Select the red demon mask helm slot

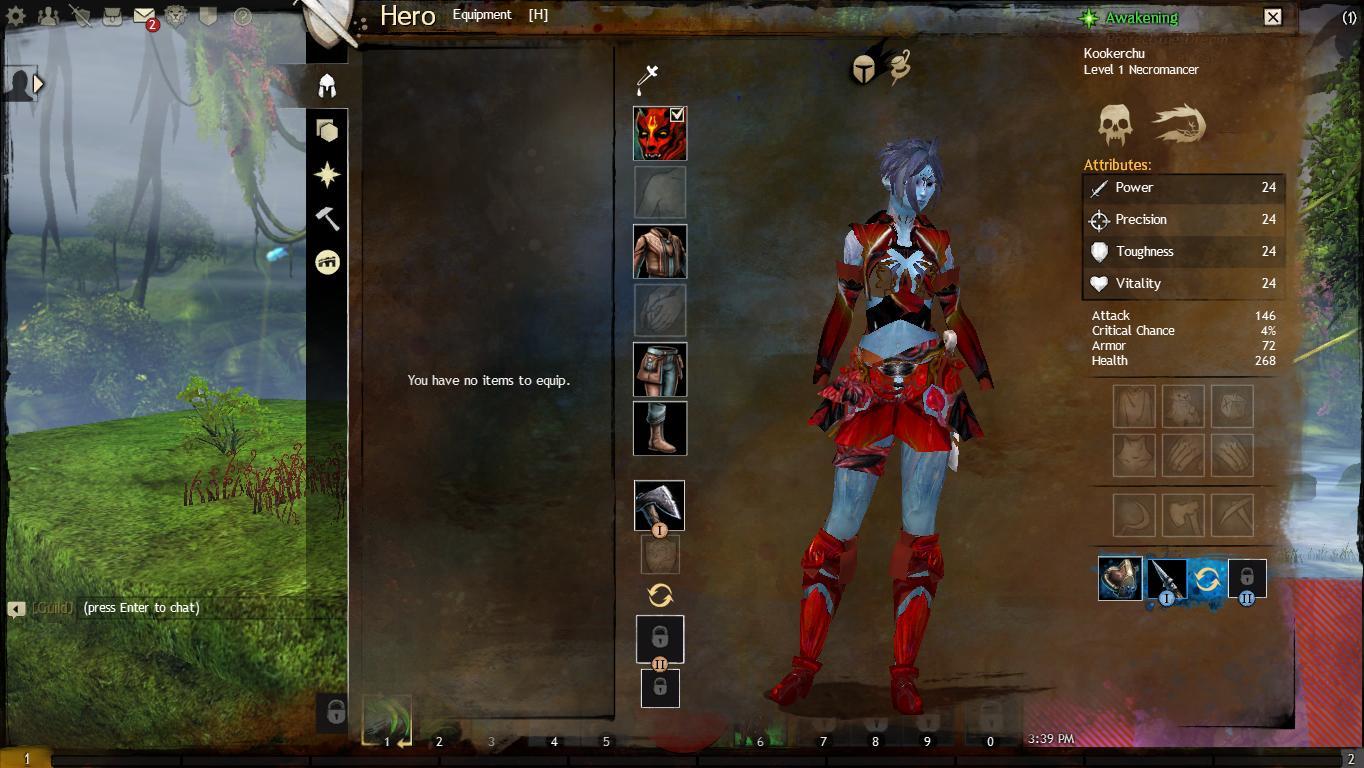659,134
